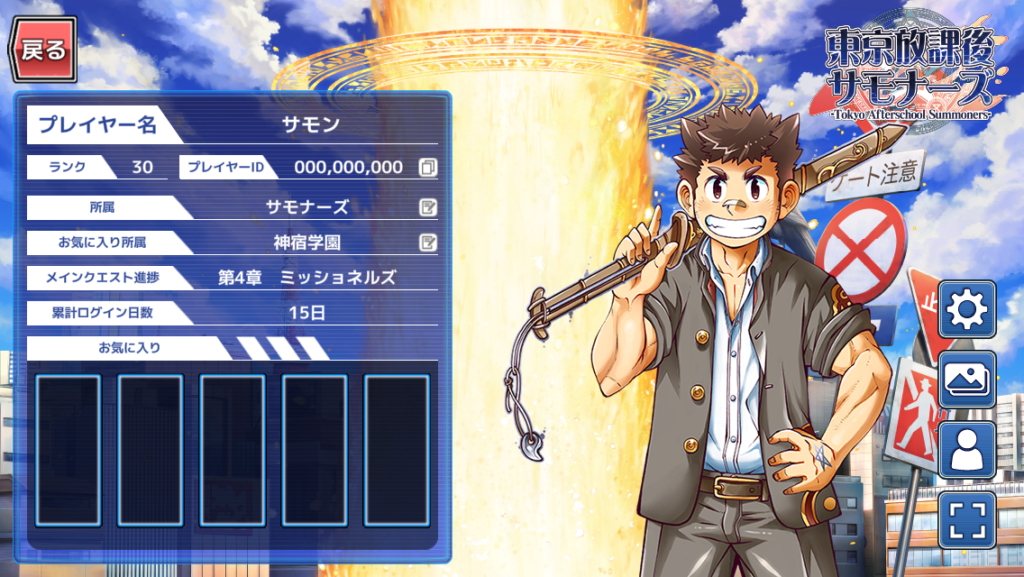Image resolution: width=1024 pixels, height=577 pixels.
Task: Edit the お気に入り所属 favorite guild (神宿学園)
Action: 428,242
